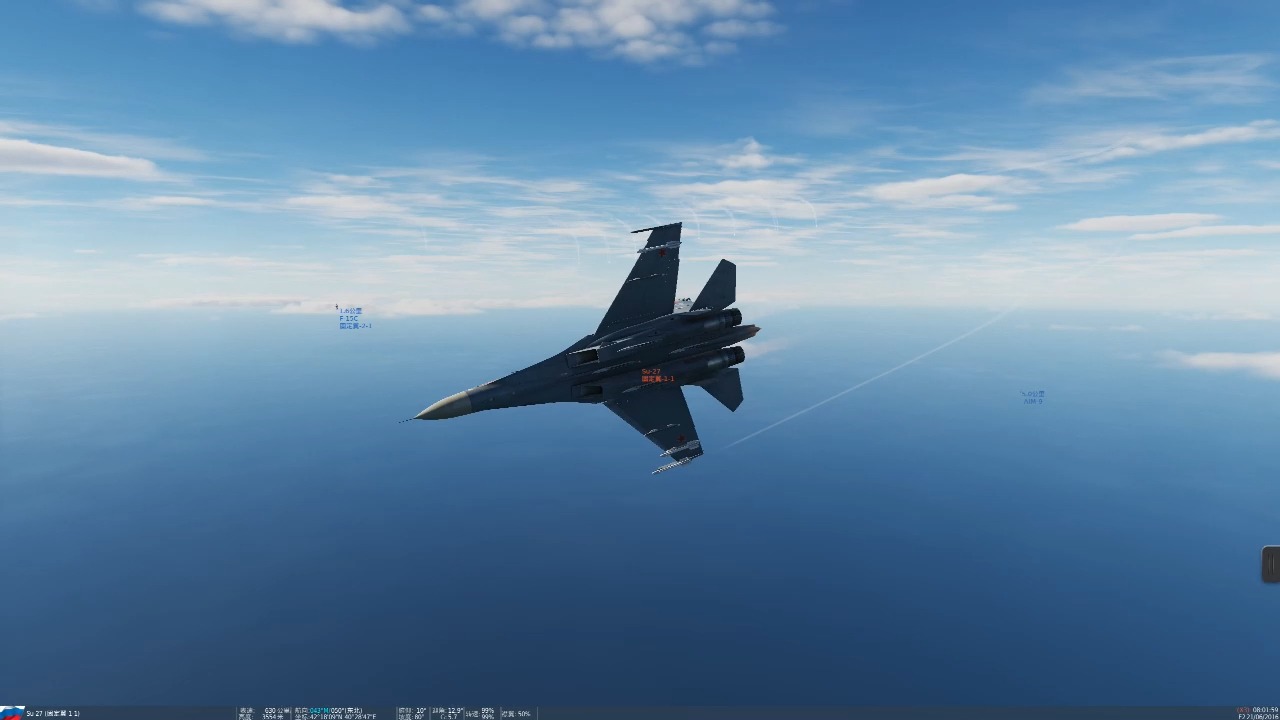Click the pitch indicator showing 俯仰 10°
The image size is (1280, 720).
pos(413,709)
